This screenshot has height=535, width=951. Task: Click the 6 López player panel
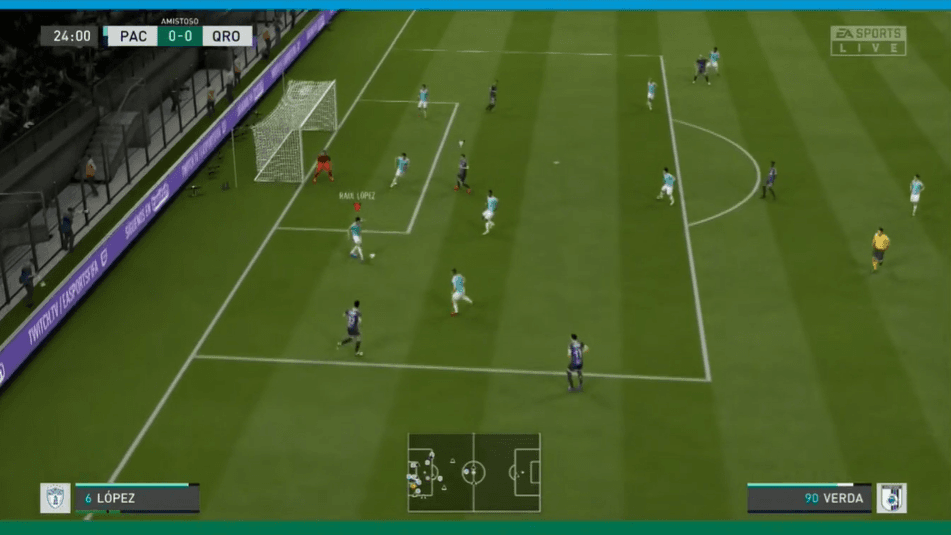click(137, 498)
